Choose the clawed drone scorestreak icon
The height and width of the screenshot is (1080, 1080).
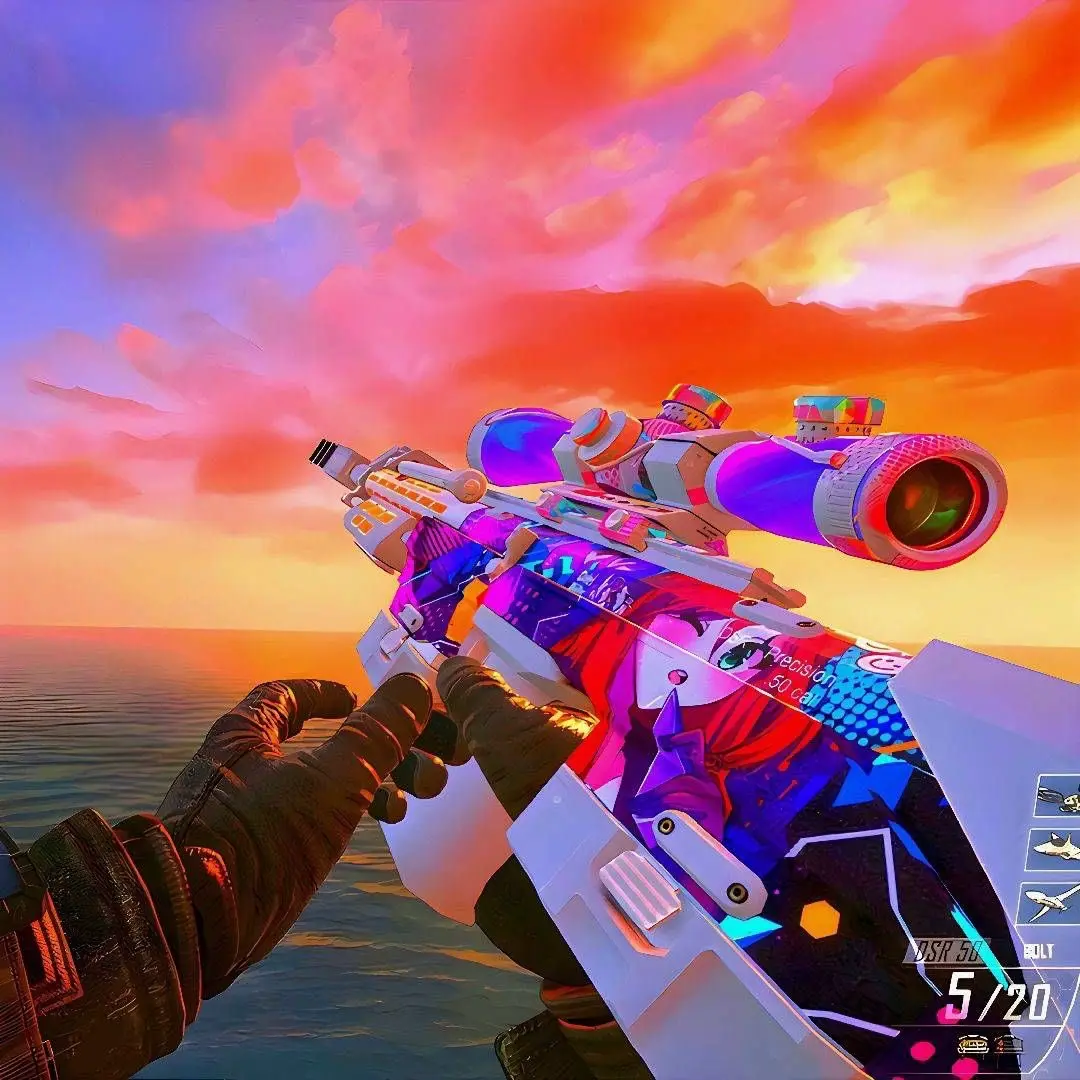point(1060,797)
